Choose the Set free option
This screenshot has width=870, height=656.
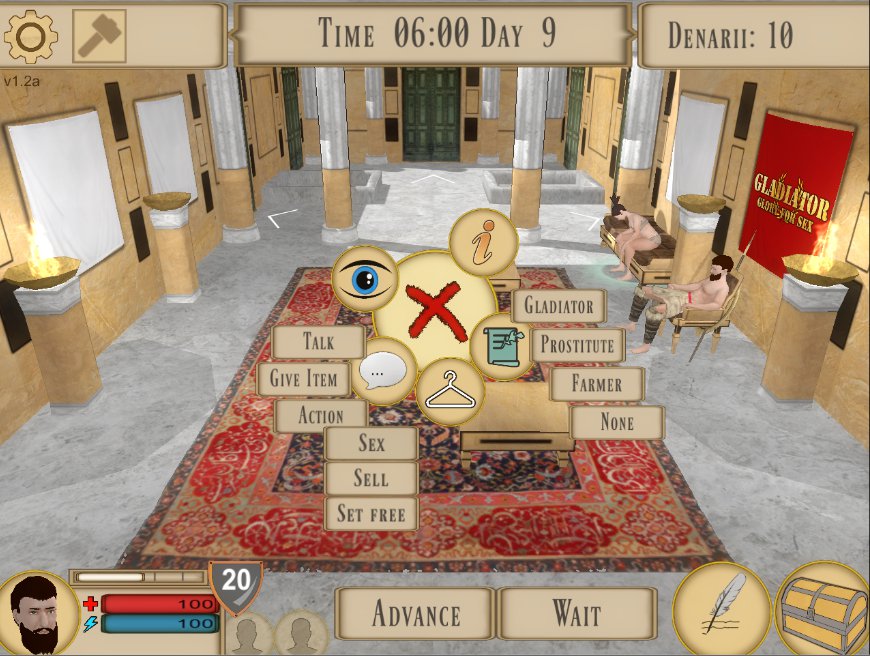(371, 514)
